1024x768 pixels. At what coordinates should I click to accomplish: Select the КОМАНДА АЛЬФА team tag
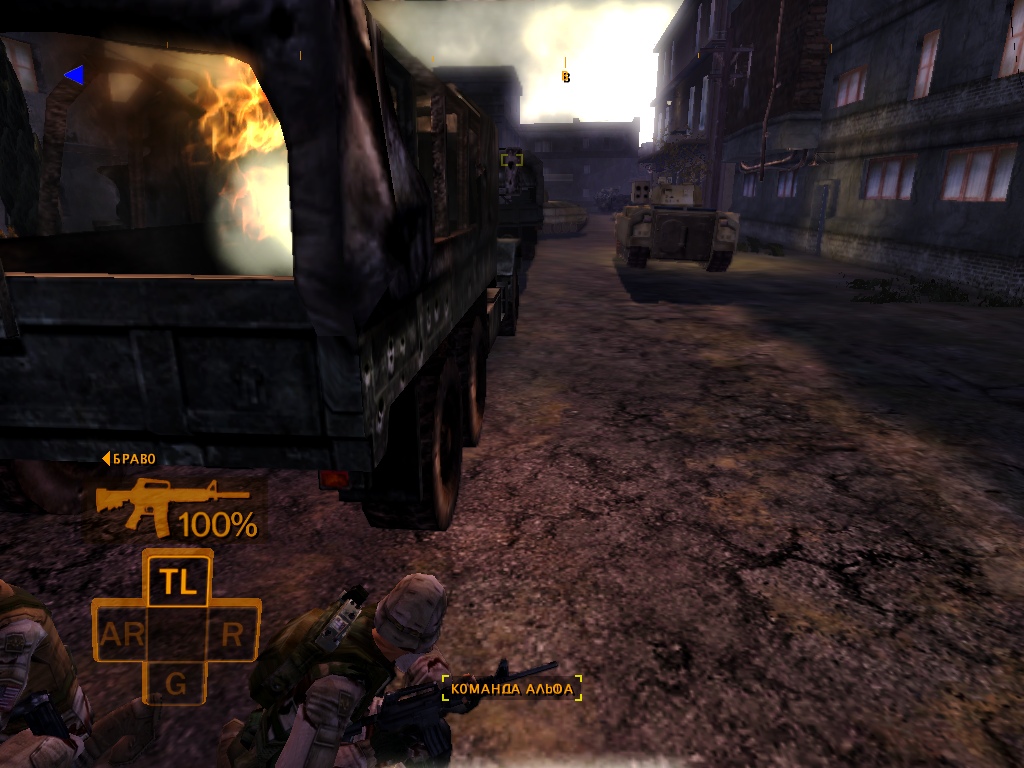click(511, 688)
